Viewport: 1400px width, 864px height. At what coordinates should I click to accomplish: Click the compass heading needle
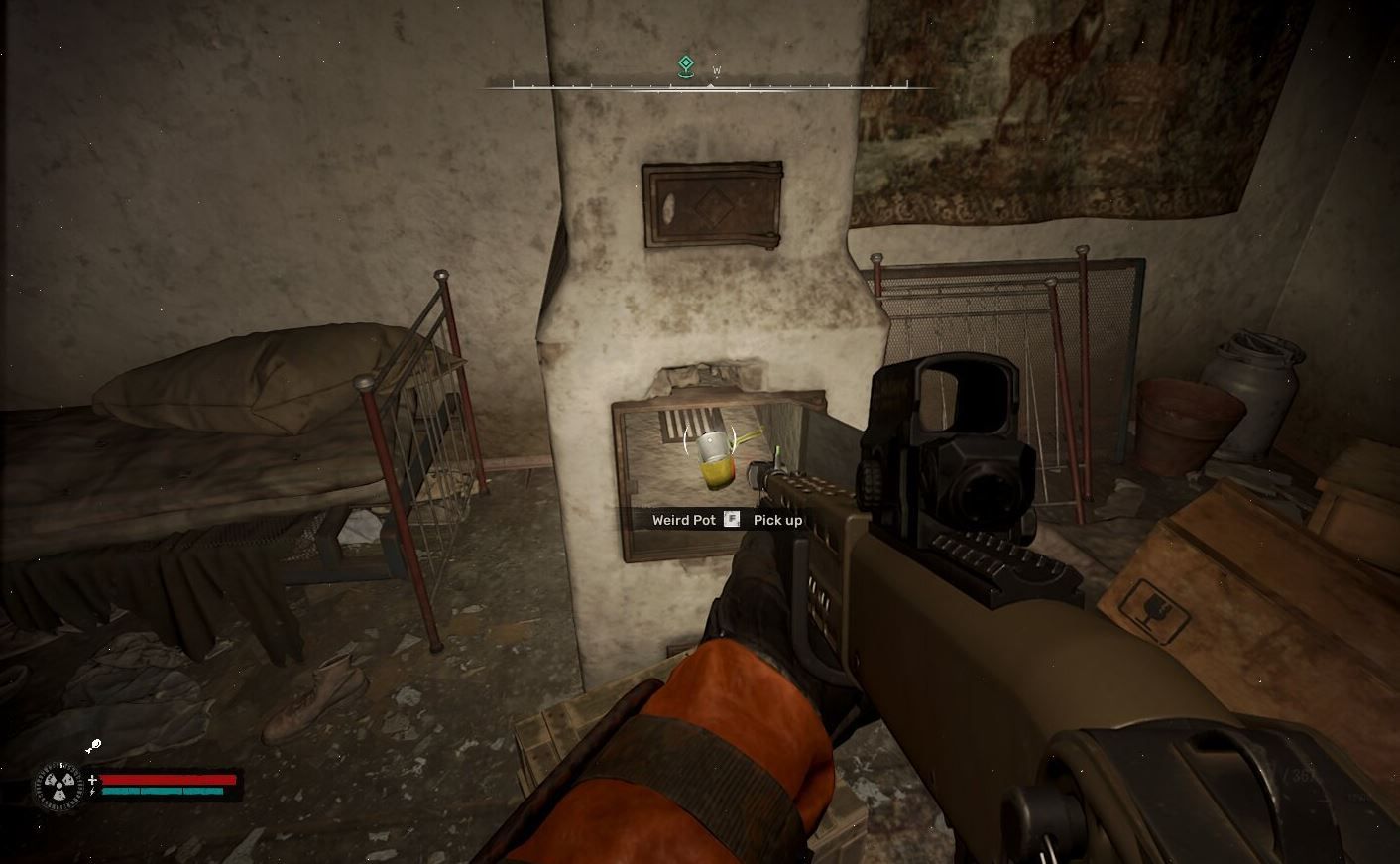712,85
